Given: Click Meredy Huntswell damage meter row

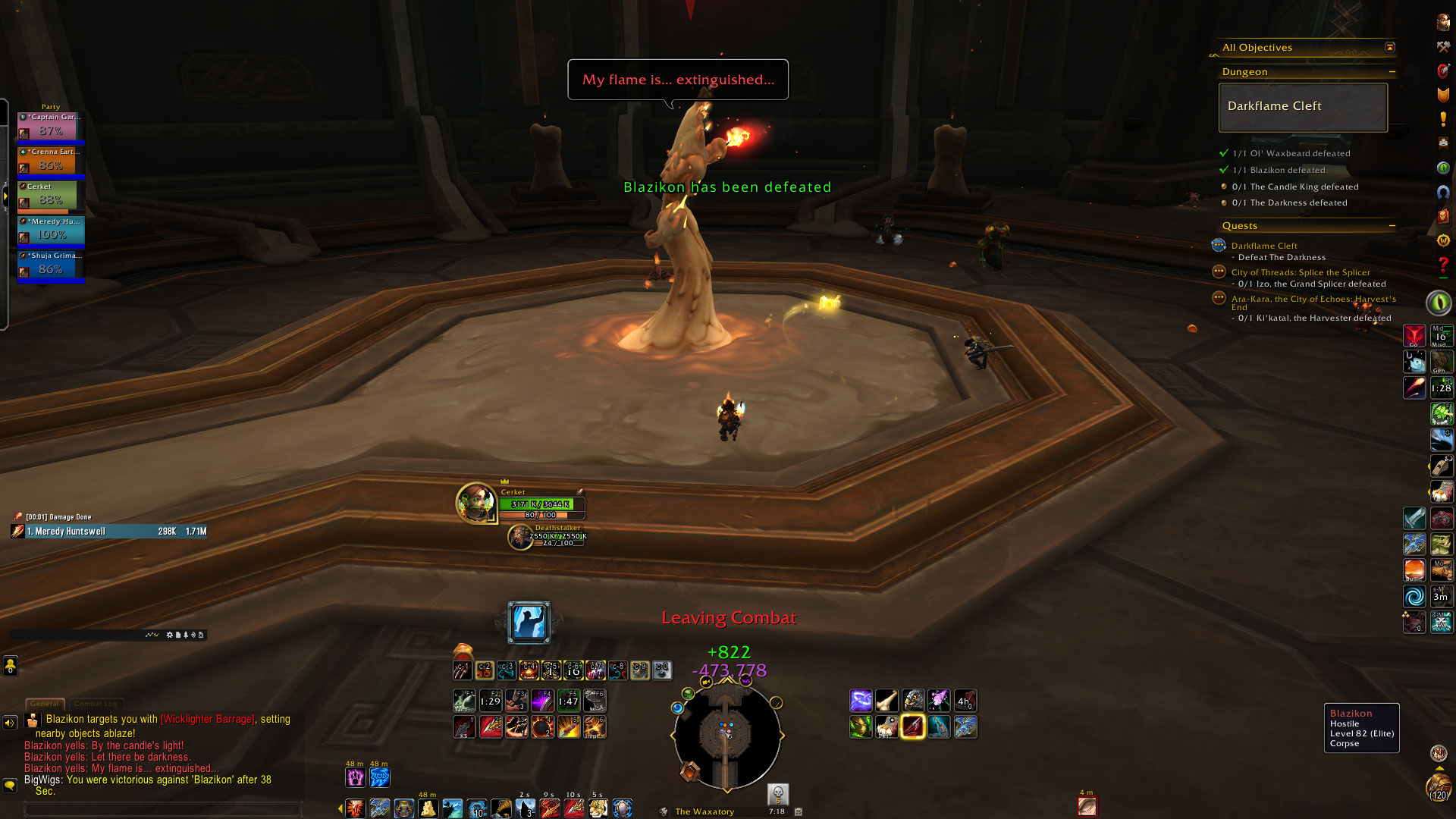Looking at the screenshot, I should [x=109, y=532].
